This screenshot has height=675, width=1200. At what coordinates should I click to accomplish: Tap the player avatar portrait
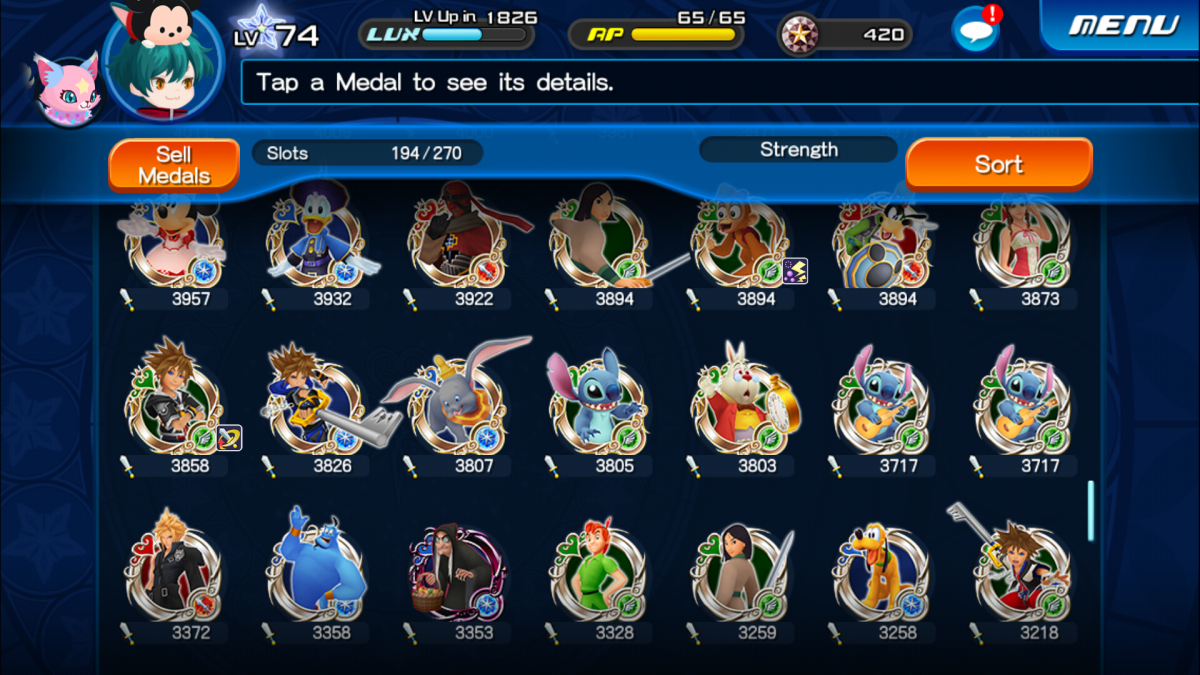pyautogui.click(x=162, y=62)
